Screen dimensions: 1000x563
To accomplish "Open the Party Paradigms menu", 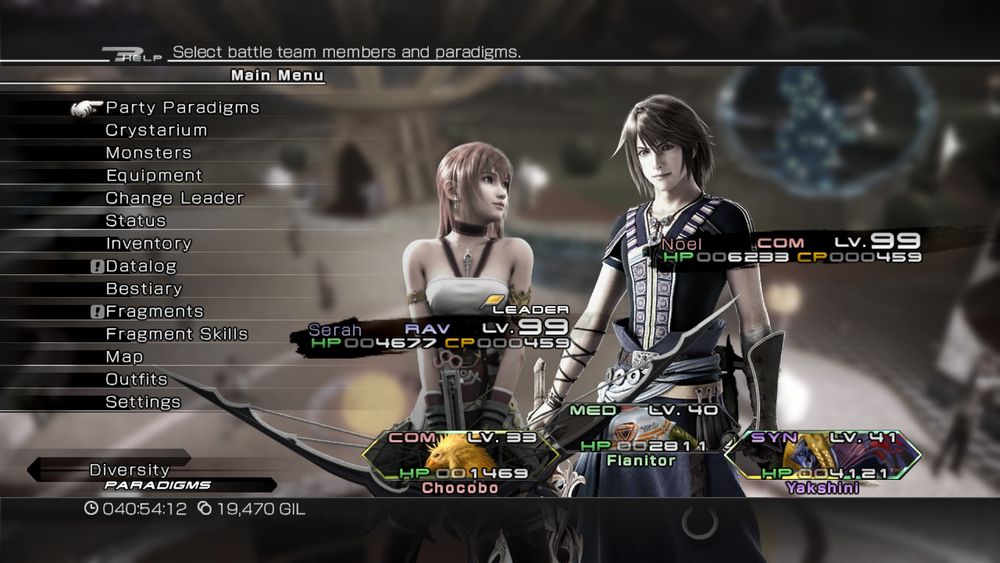I will (182, 108).
